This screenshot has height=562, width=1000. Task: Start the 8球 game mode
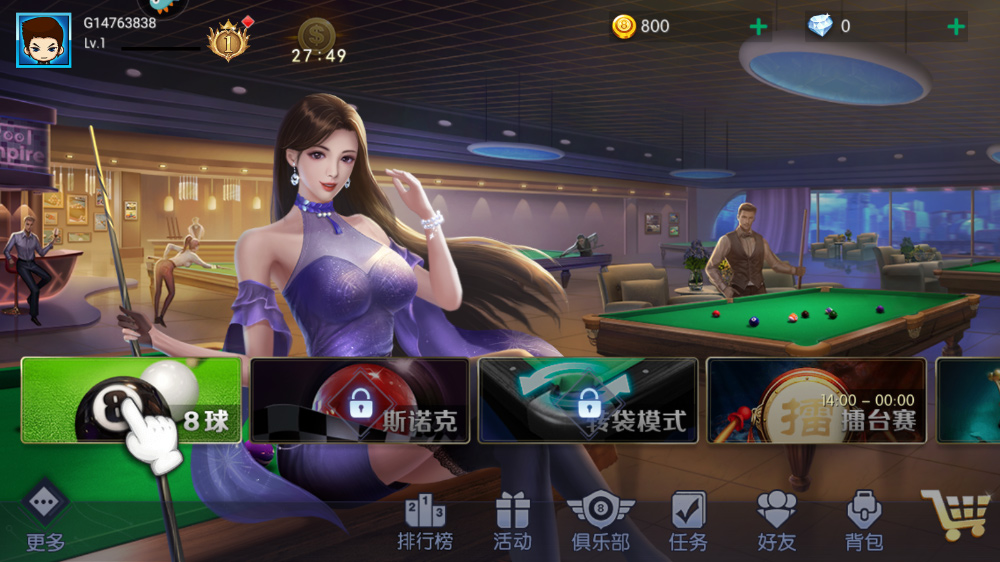pos(131,400)
